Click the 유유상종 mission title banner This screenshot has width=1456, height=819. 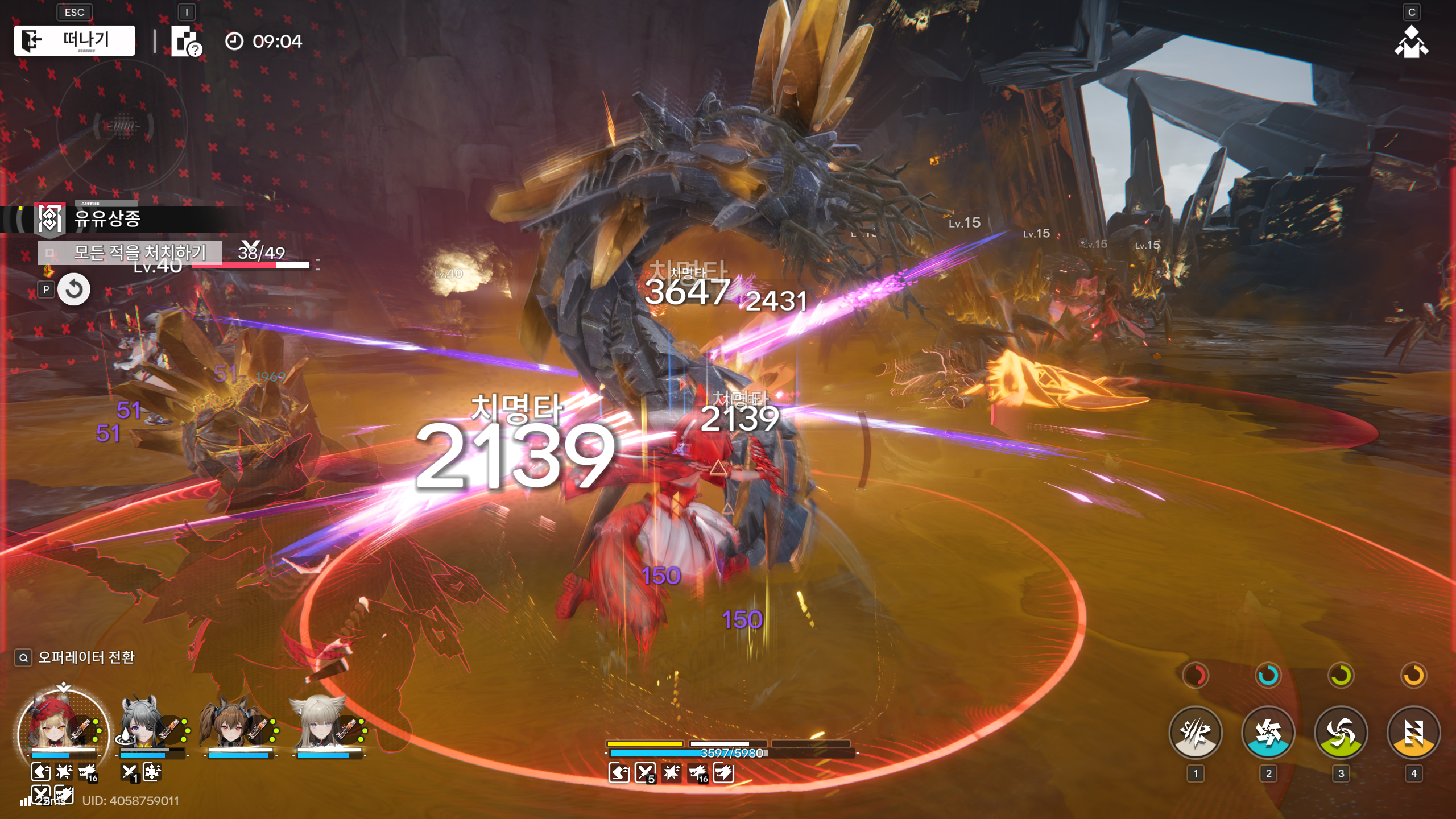[x=108, y=218]
